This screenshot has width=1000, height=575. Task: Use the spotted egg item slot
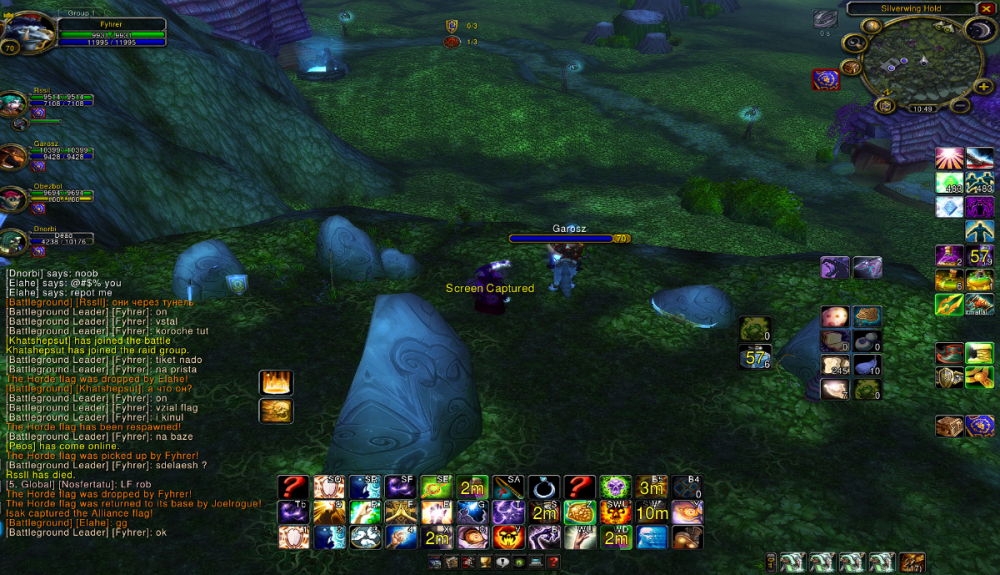coord(834,318)
